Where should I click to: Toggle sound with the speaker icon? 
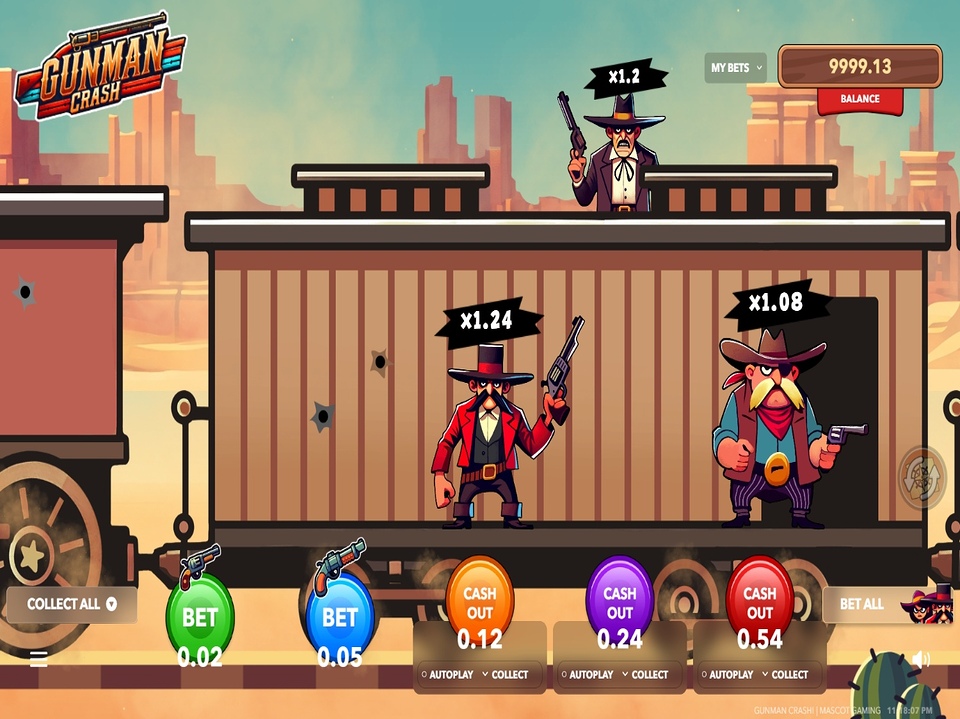(x=921, y=659)
